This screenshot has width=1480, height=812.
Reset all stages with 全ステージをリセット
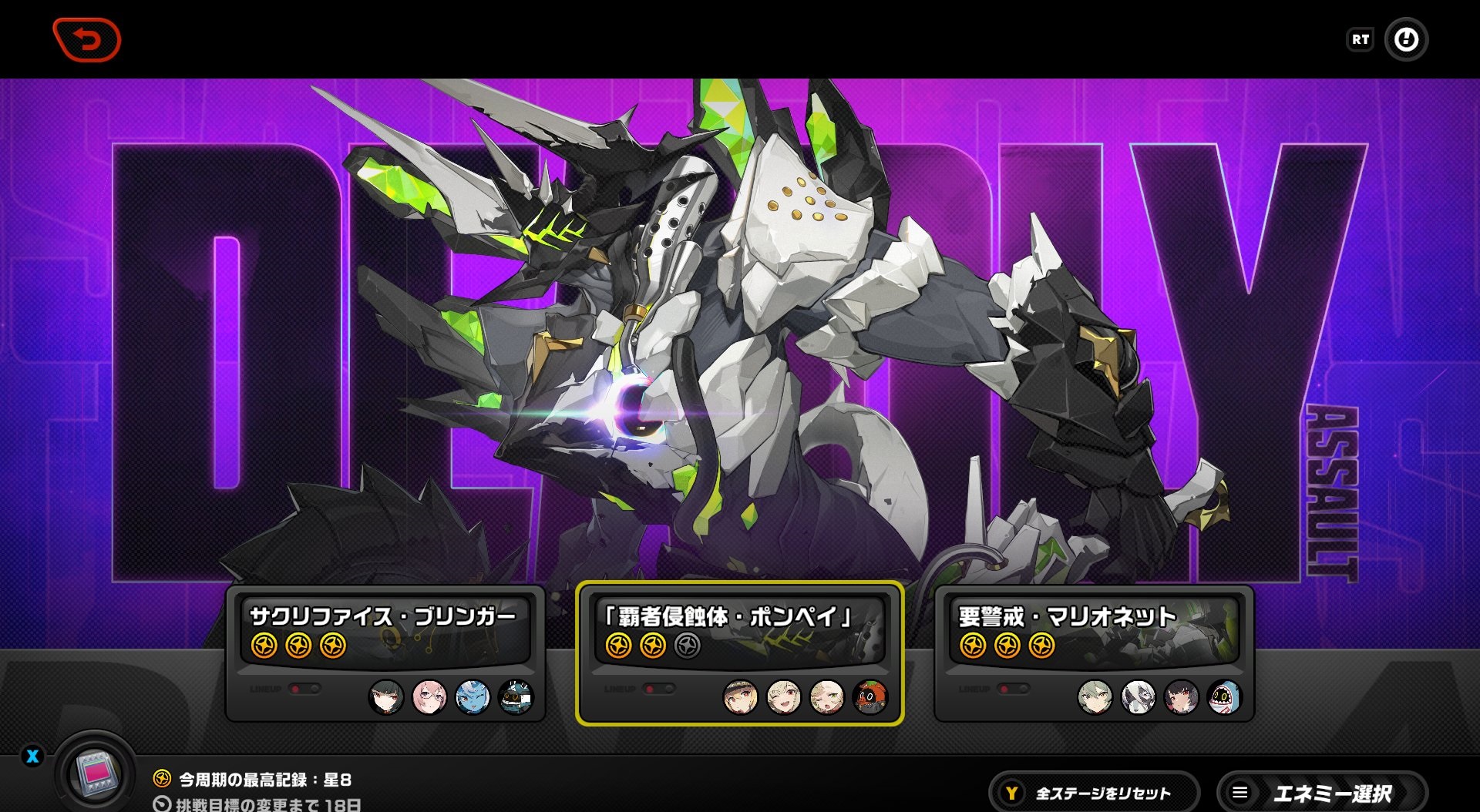[x=1094, y=793]
